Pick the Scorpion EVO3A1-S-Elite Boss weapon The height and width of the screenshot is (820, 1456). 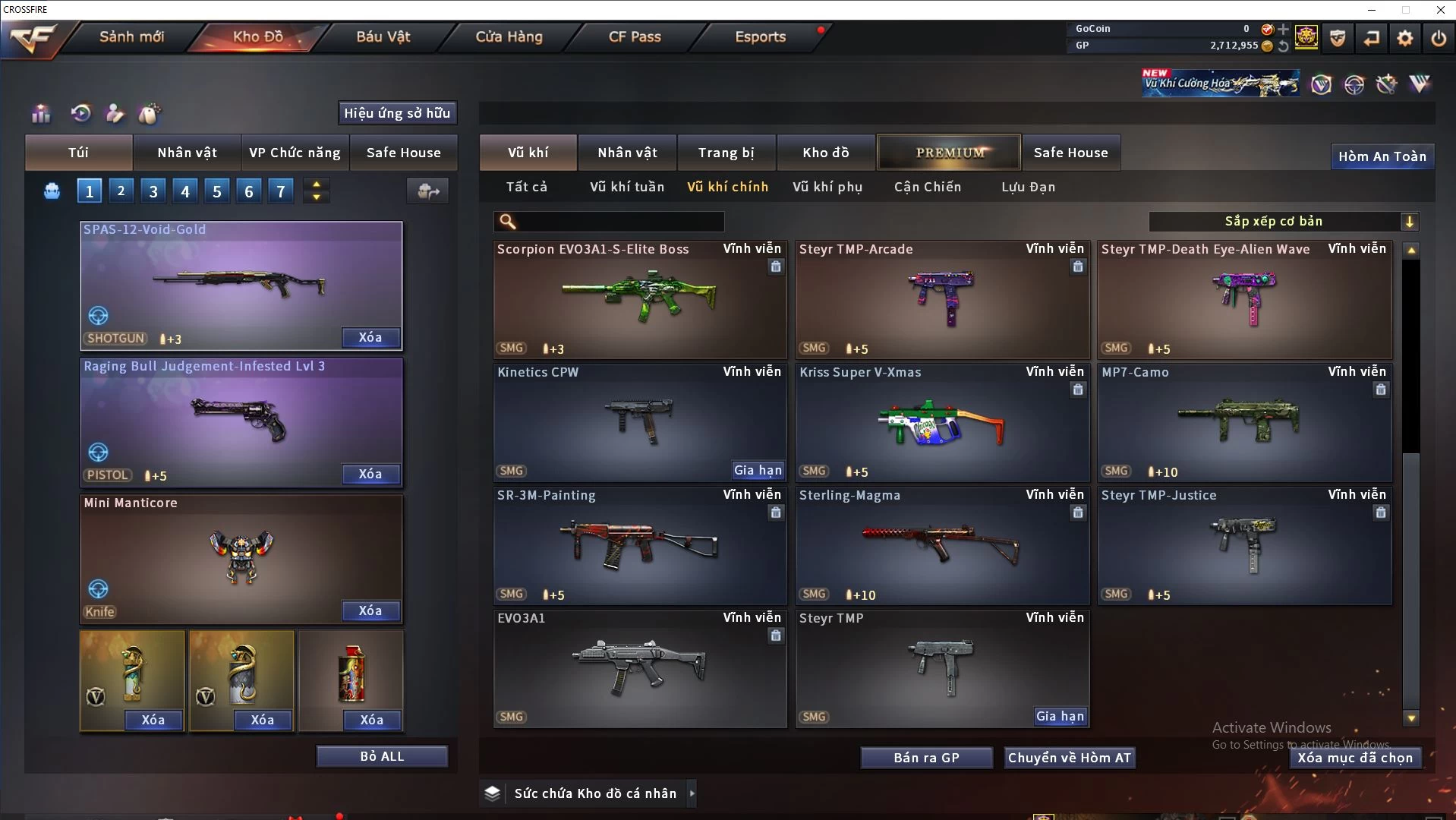(639, 301)
